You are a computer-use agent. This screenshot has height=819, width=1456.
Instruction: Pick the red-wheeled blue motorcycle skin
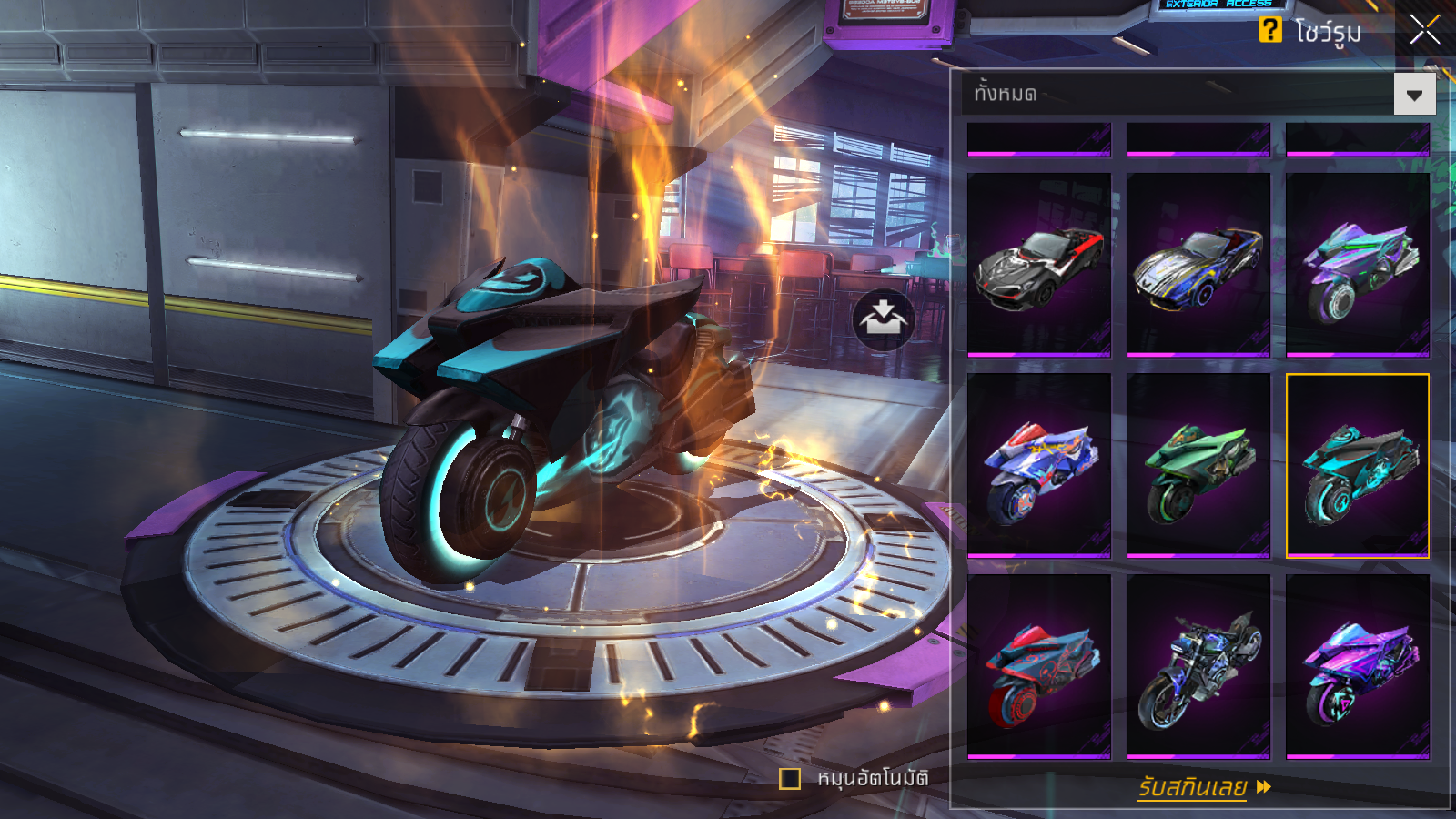click(1039, 666)
